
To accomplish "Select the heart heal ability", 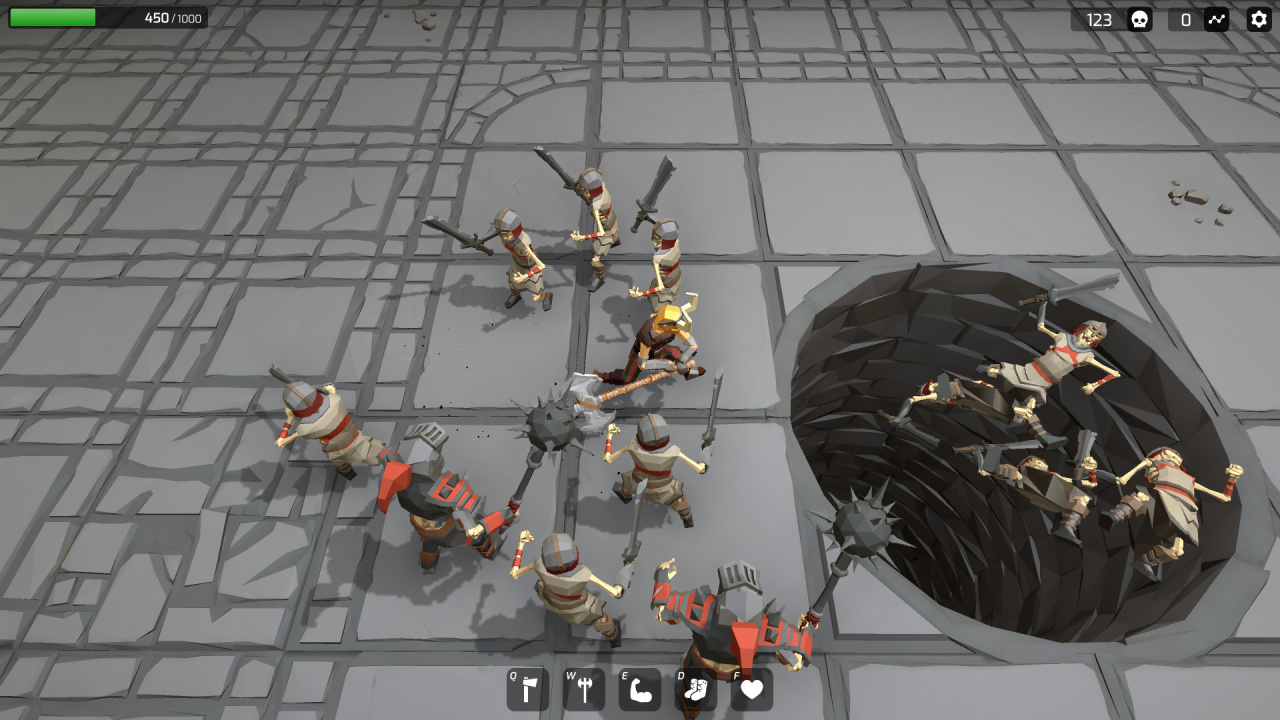I will (752, 689).
